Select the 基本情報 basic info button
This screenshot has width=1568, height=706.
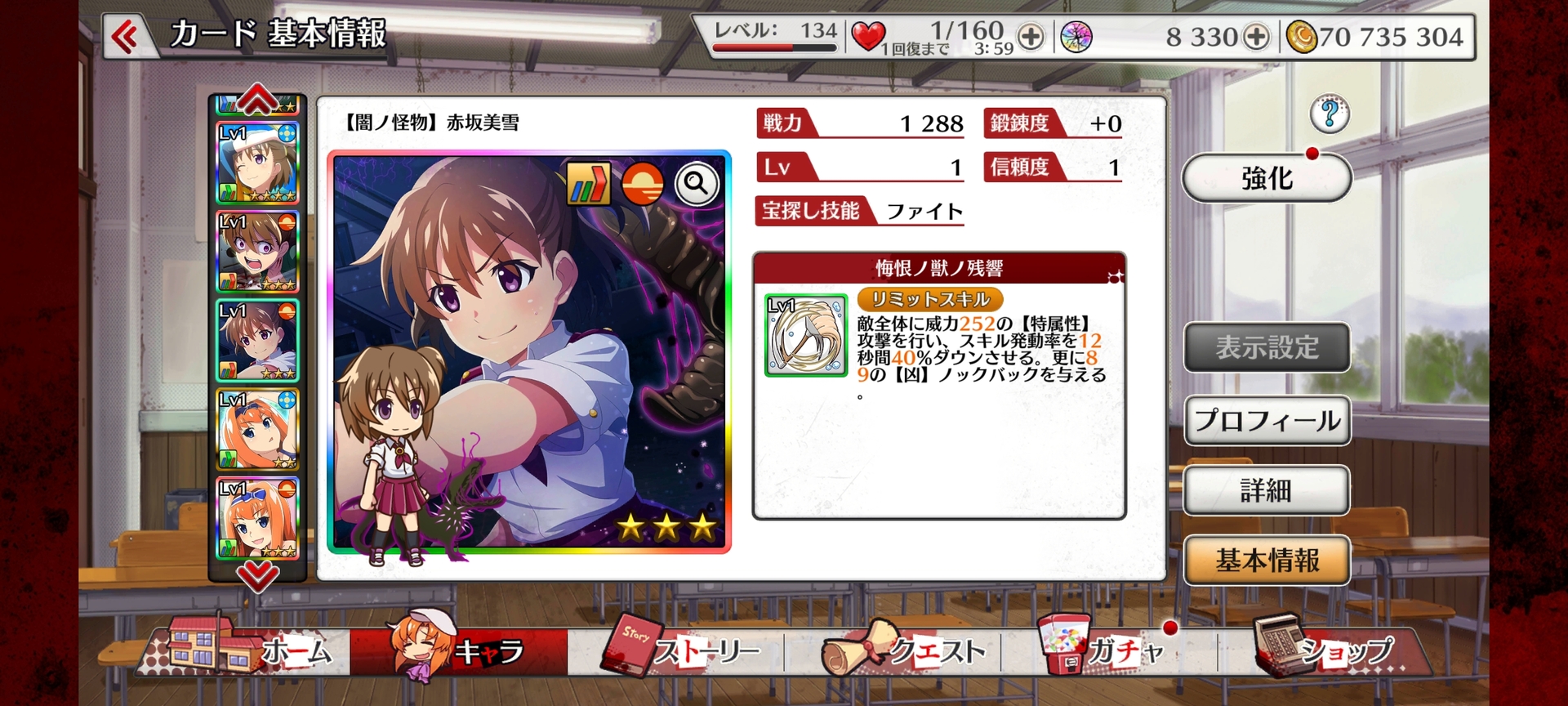(x=1266, y=561)
